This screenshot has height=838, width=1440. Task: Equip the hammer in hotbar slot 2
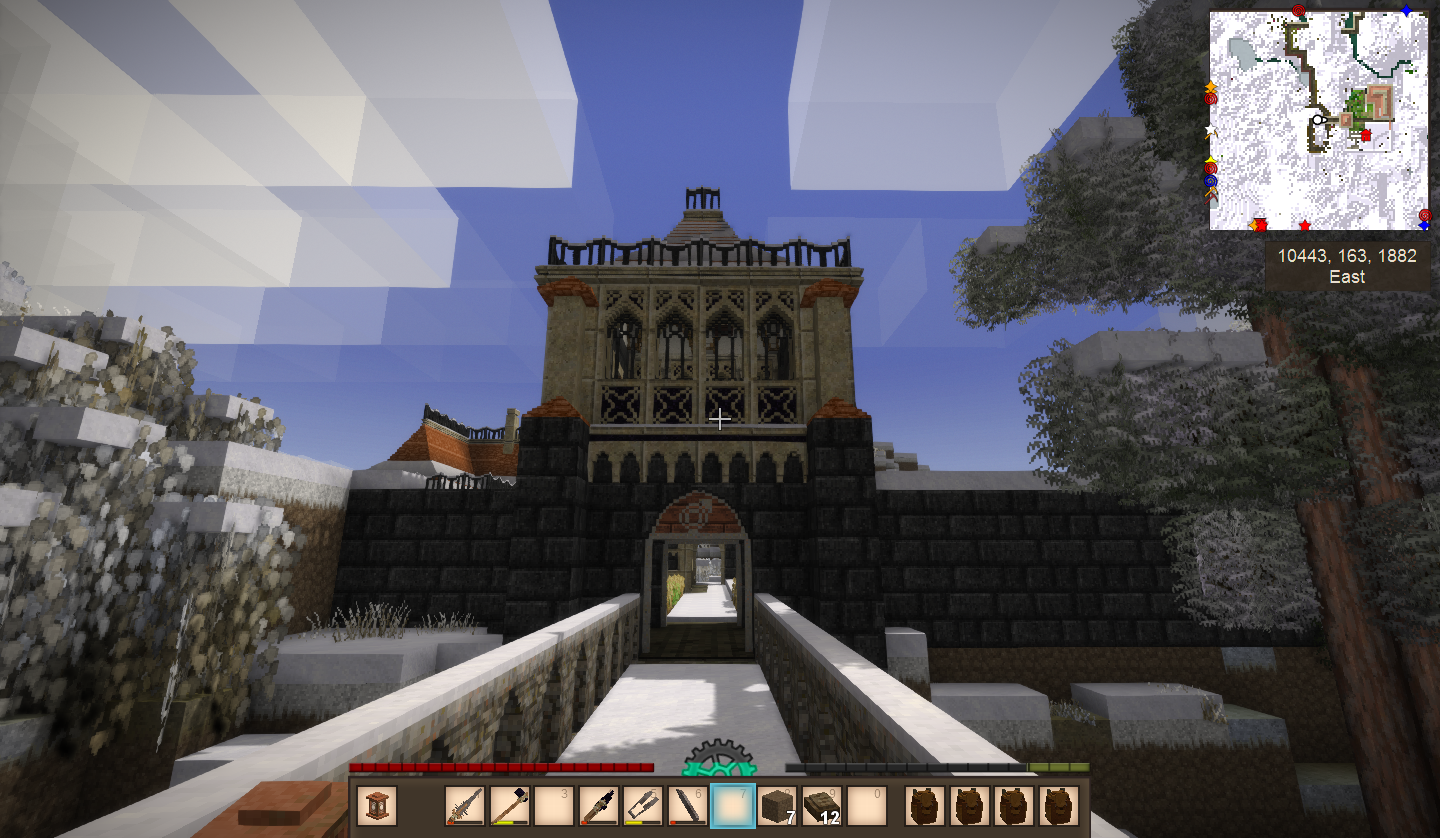click(x=509, y=806)
